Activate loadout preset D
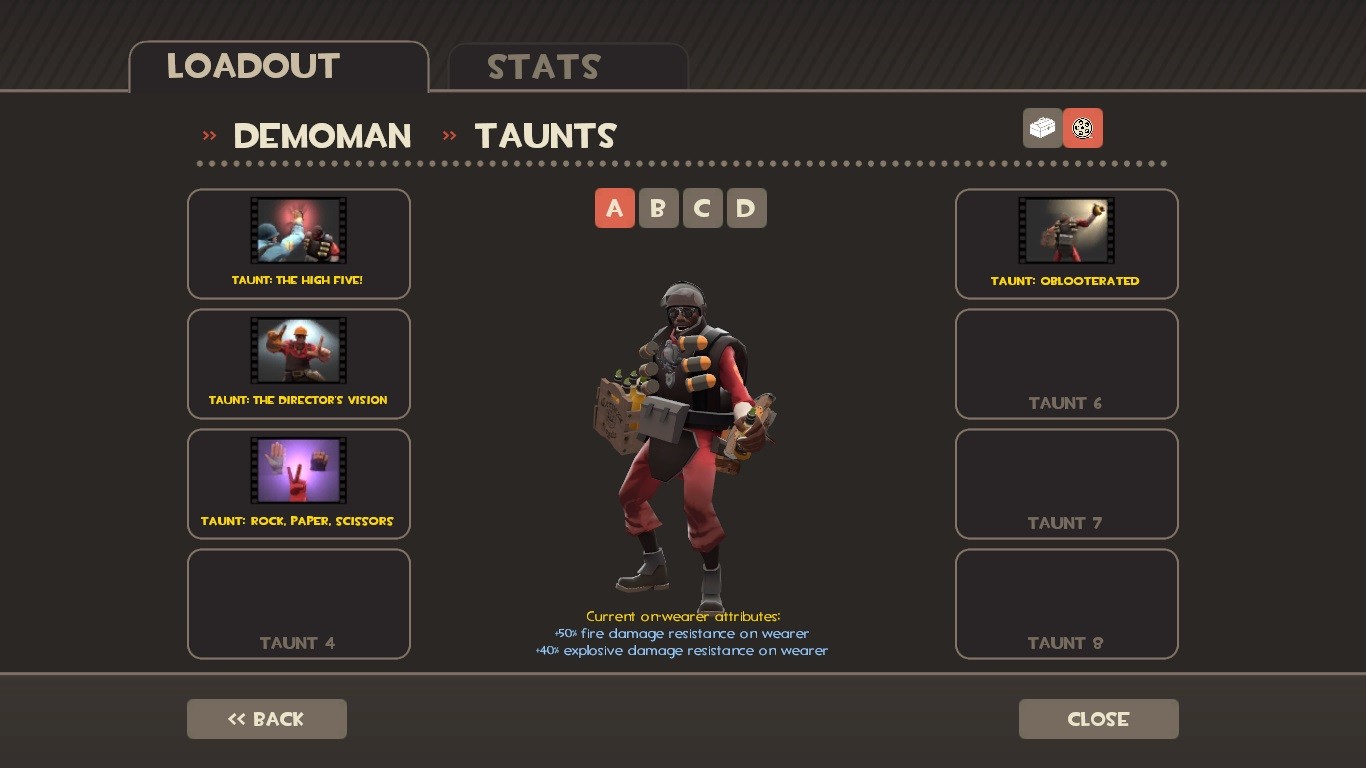Viewport: 1366px width, 768px height. pyautogui.click(x=746, y=208)
